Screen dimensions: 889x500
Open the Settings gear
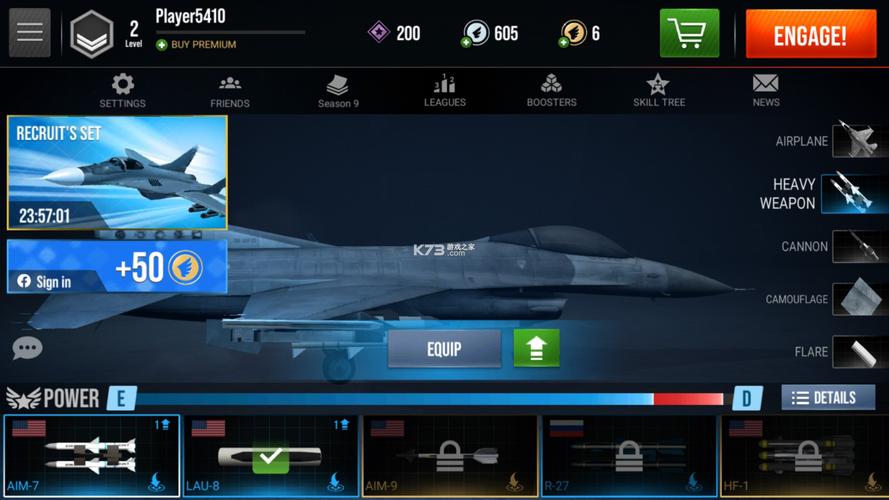(122, 90)
